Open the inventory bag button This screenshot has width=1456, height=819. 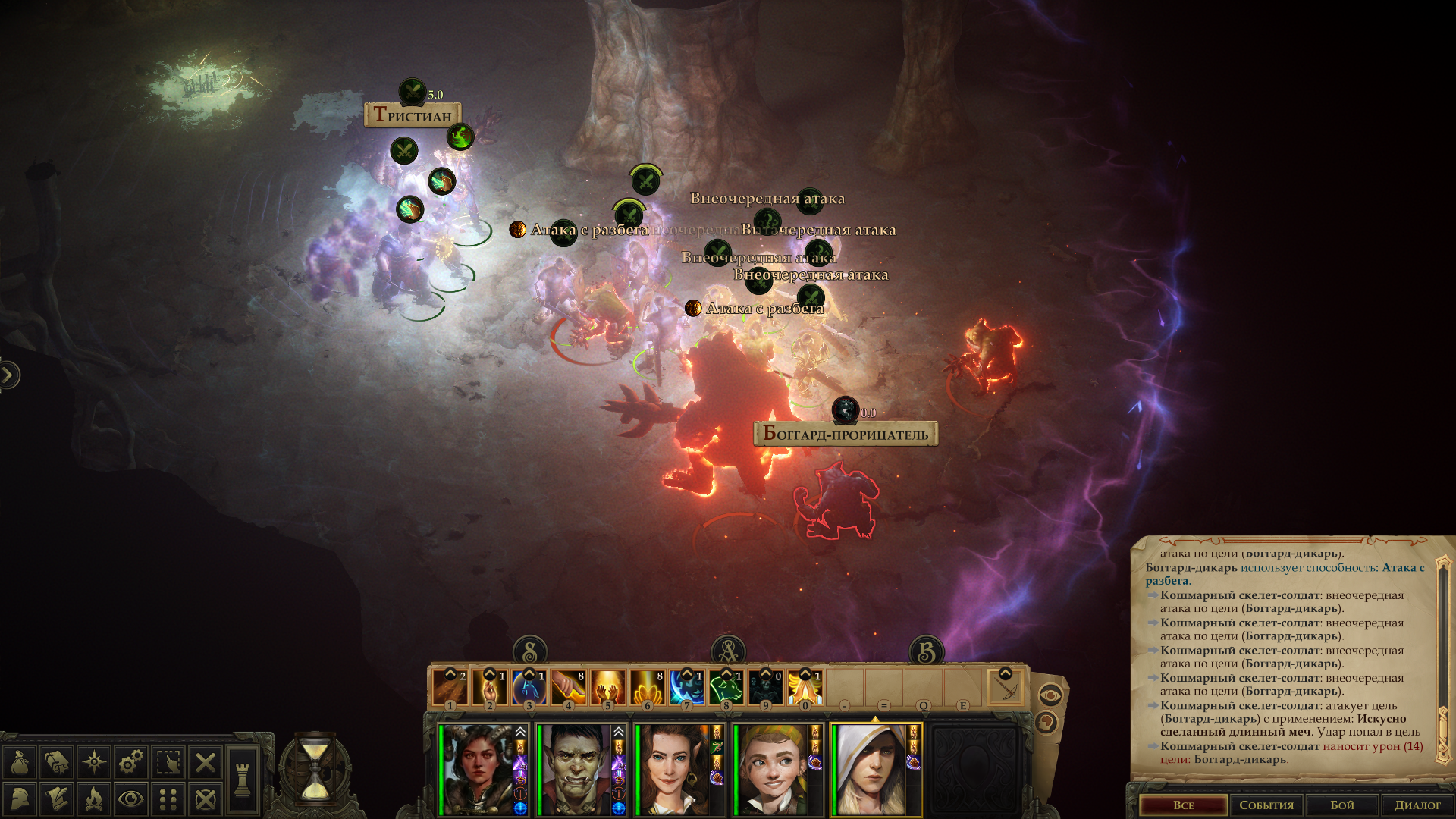tap(20, 762)
